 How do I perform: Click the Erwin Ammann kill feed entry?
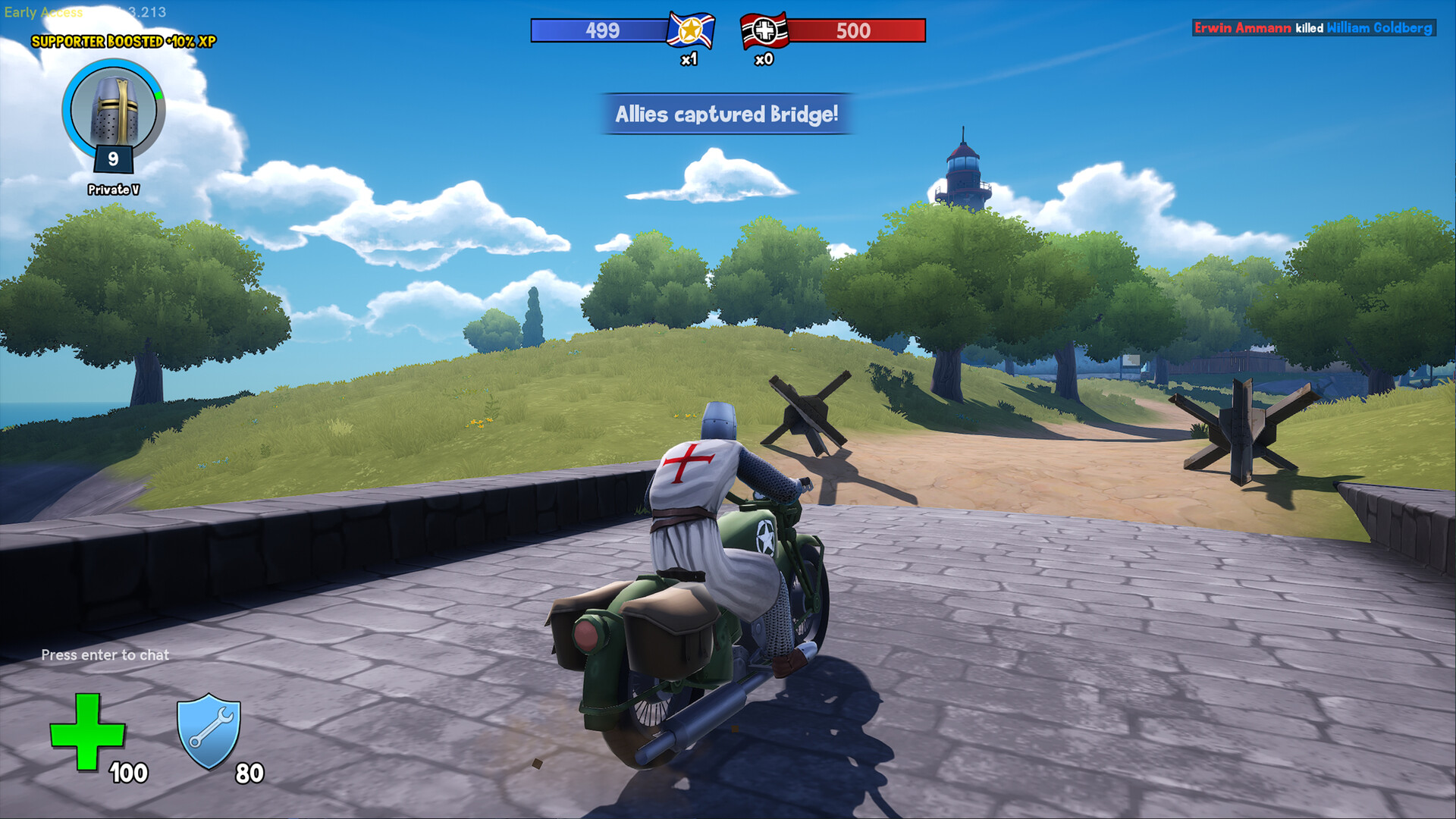coord(1313,28)
